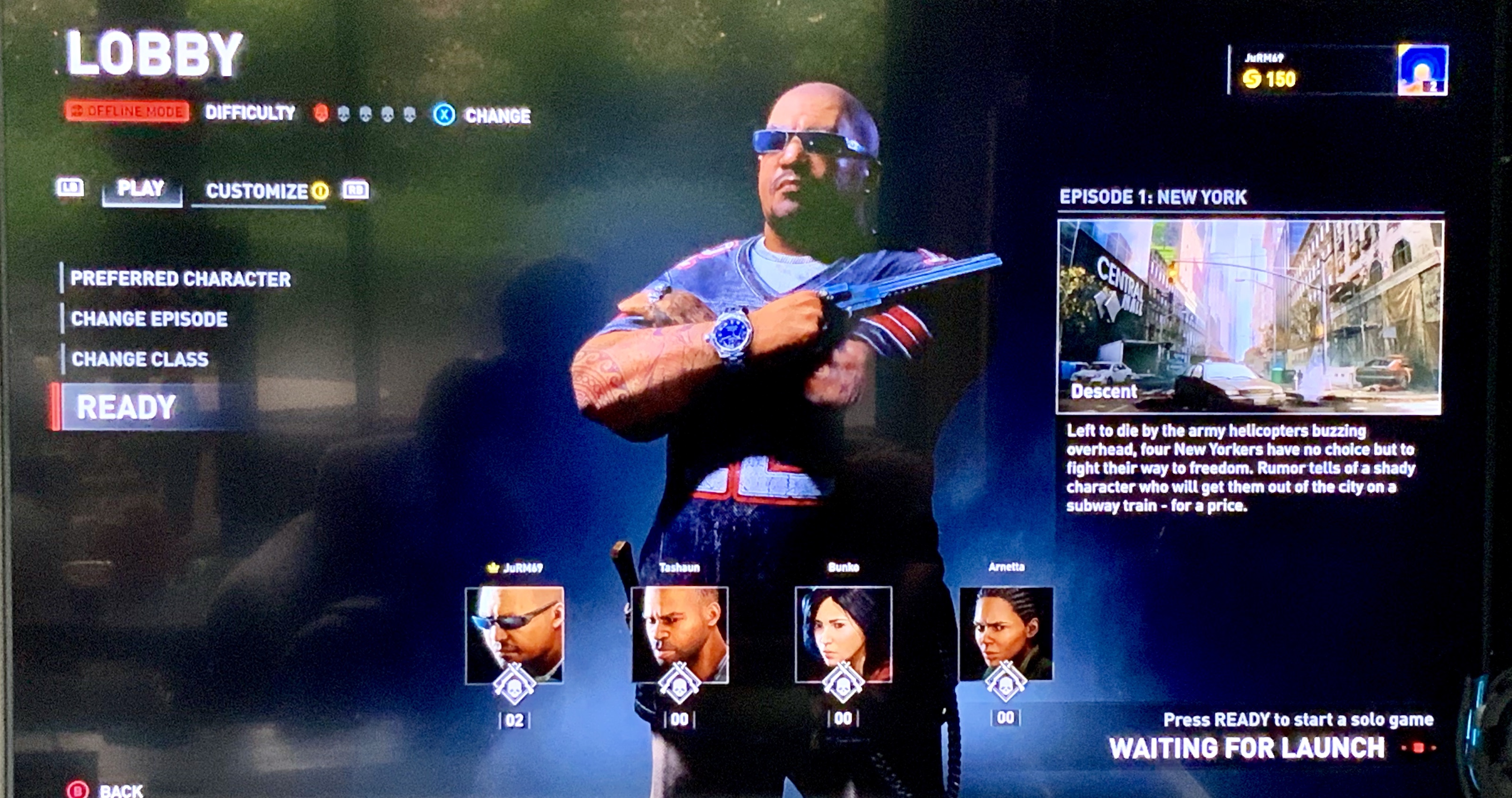Image resolution: width=1512 pixels, height=798 pixels.
Task: Change the difficulty setting
Action: click(x=482, y=115)
